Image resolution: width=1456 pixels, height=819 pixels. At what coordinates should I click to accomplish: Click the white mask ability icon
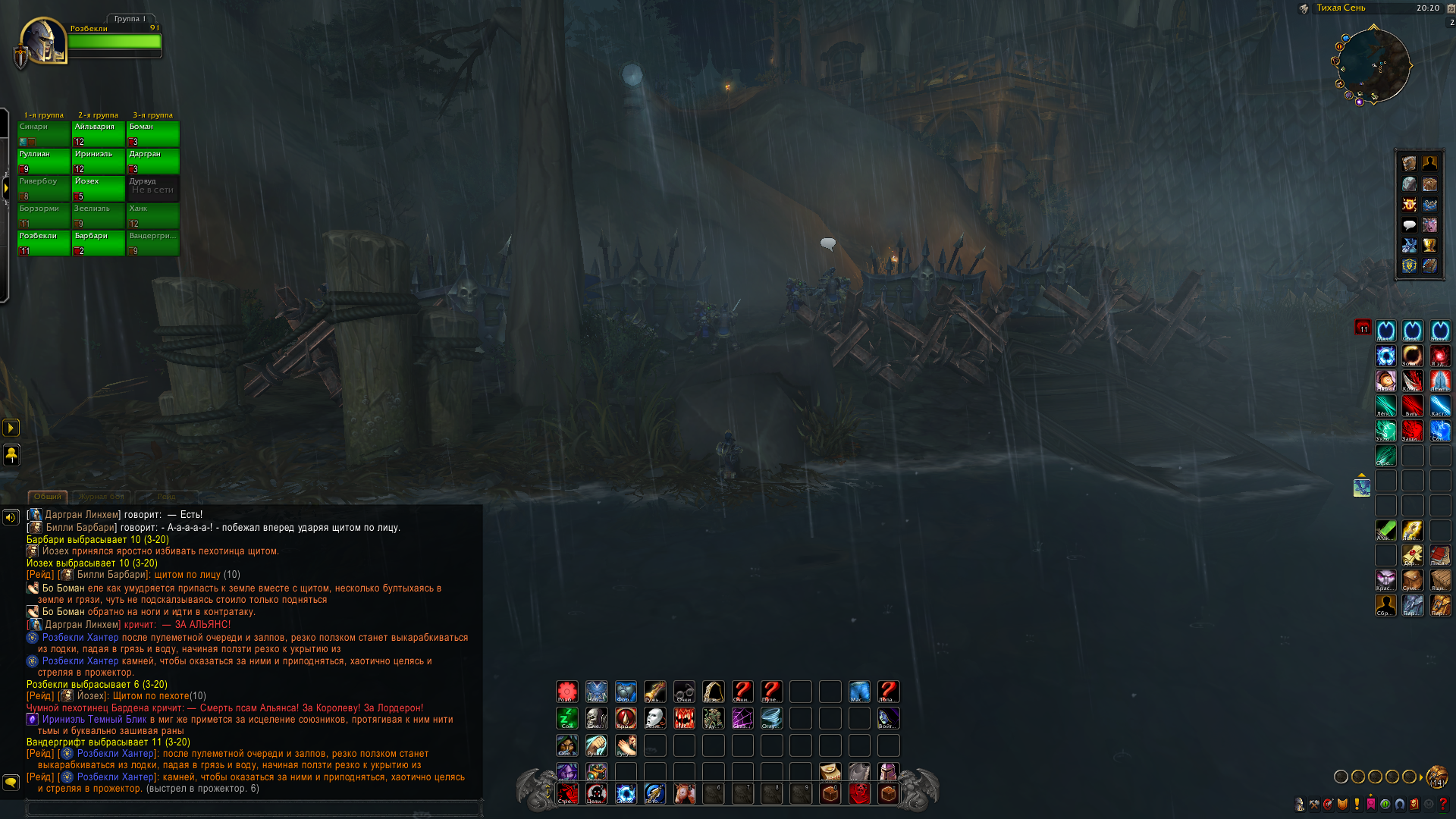pos(655,718)
